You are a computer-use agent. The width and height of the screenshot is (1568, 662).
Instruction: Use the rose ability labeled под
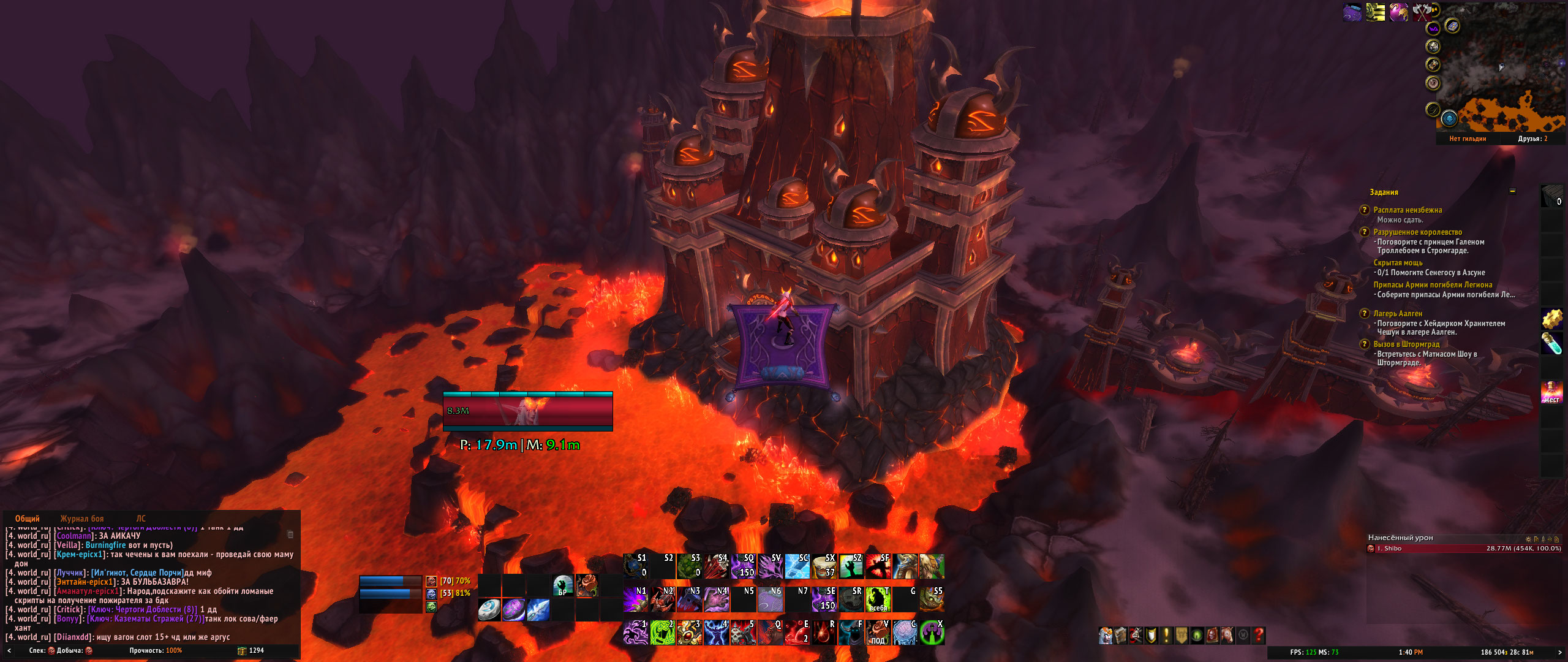(878, 632)
